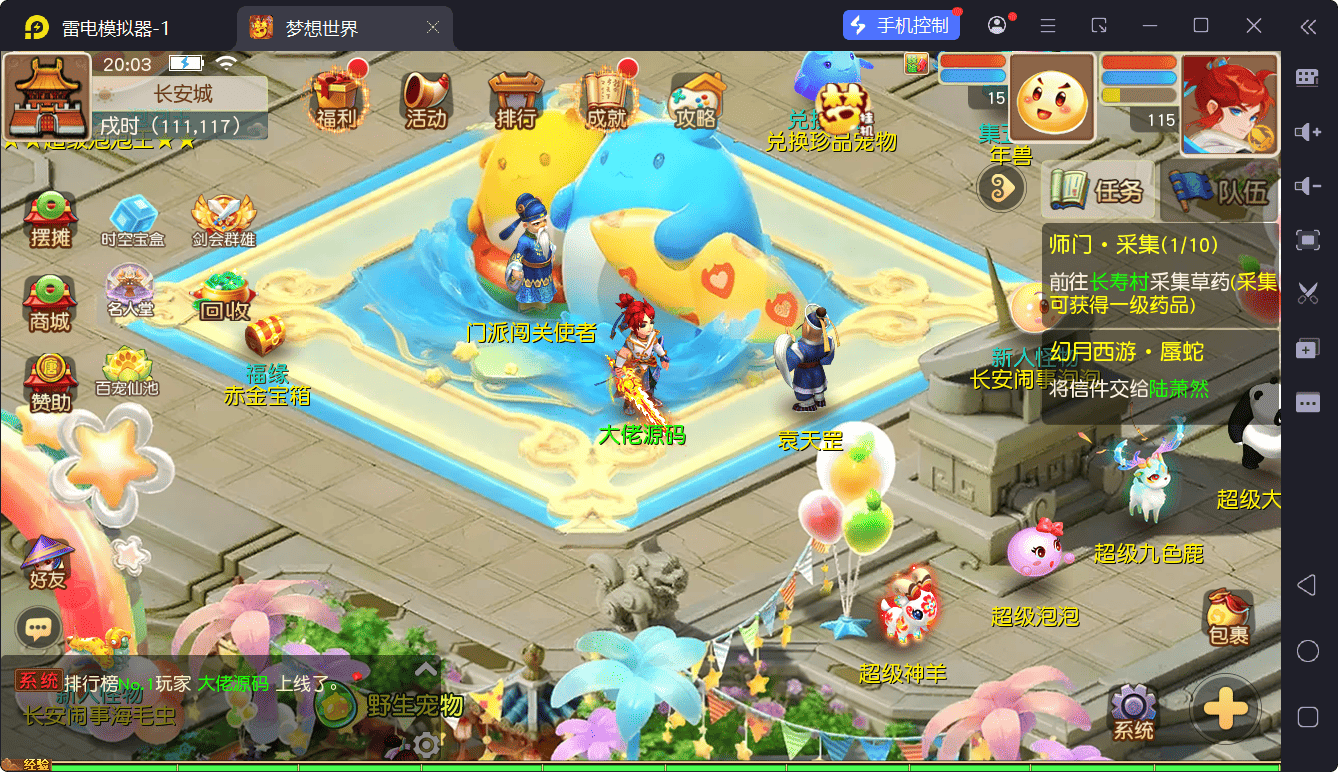This screenshot has width=1338, height=772.
Task: Switch to the 任务 quest tab
Action: click(x=1098, y=190)
